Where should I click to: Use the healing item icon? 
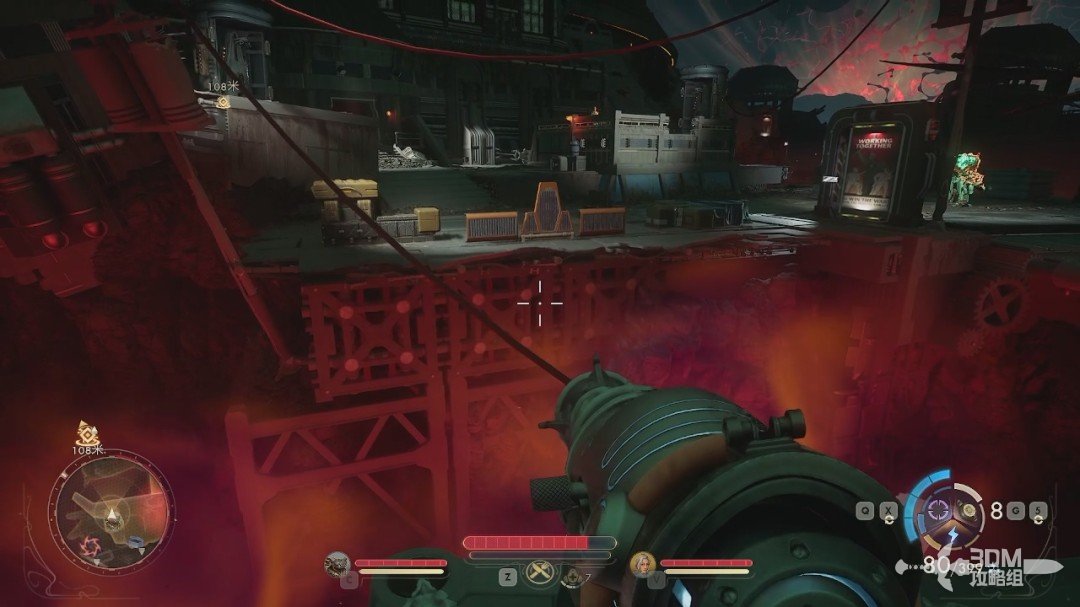tap(572, 575)
